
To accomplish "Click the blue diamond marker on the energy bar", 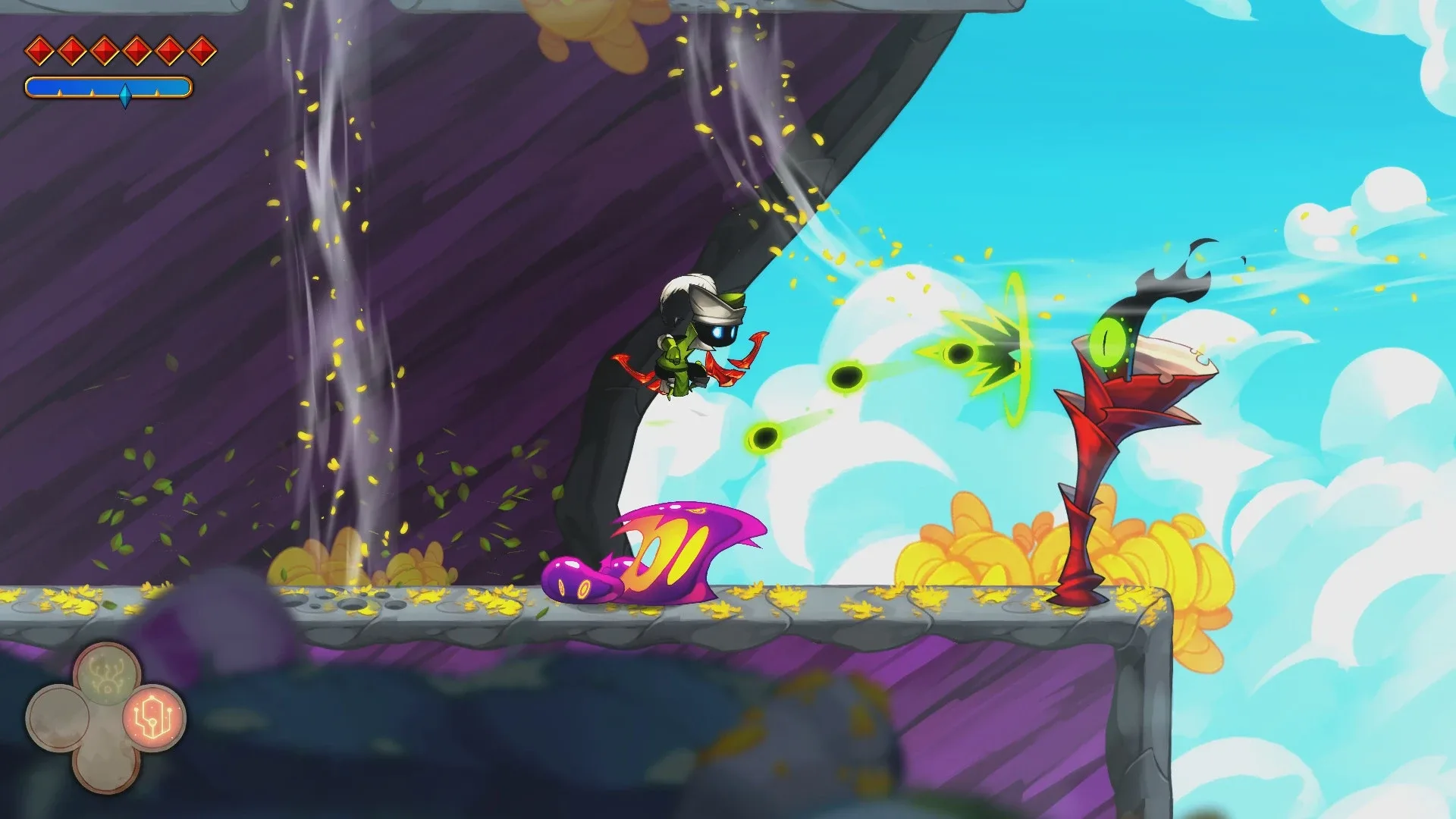I will point(126,95).
